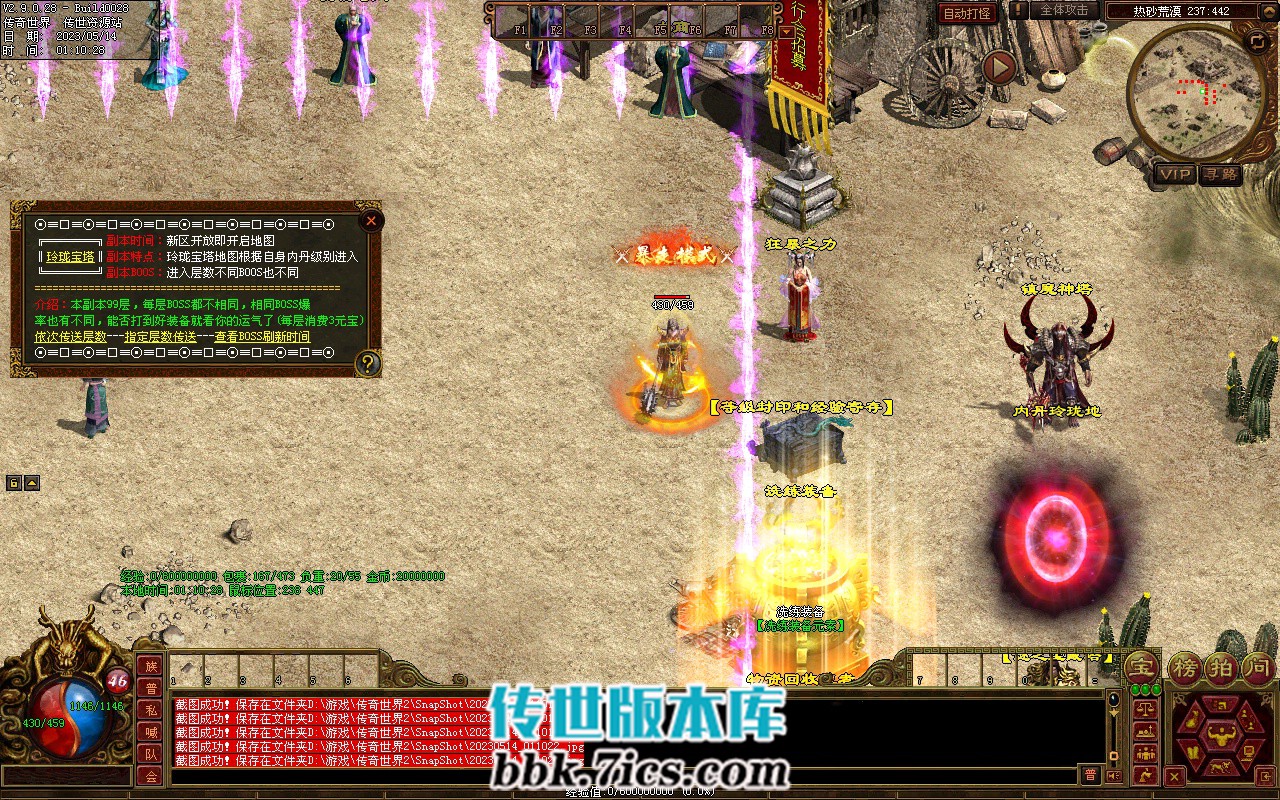The width and height of the screenshot is (1280, 800).
Task: Select the 私 private chat channel
Action: click(150, 710)
